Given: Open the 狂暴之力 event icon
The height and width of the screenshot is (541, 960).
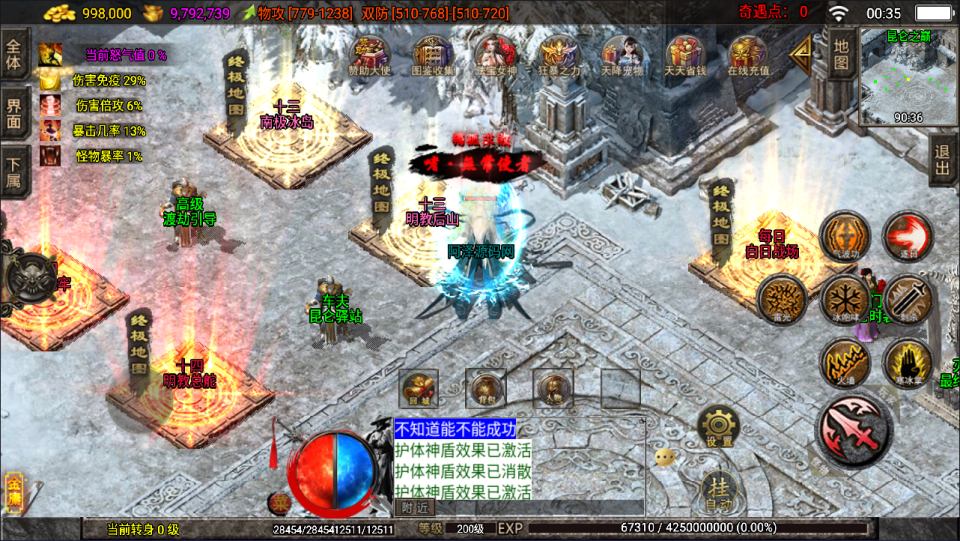Looking at the screenshot, I should [557, 54].
